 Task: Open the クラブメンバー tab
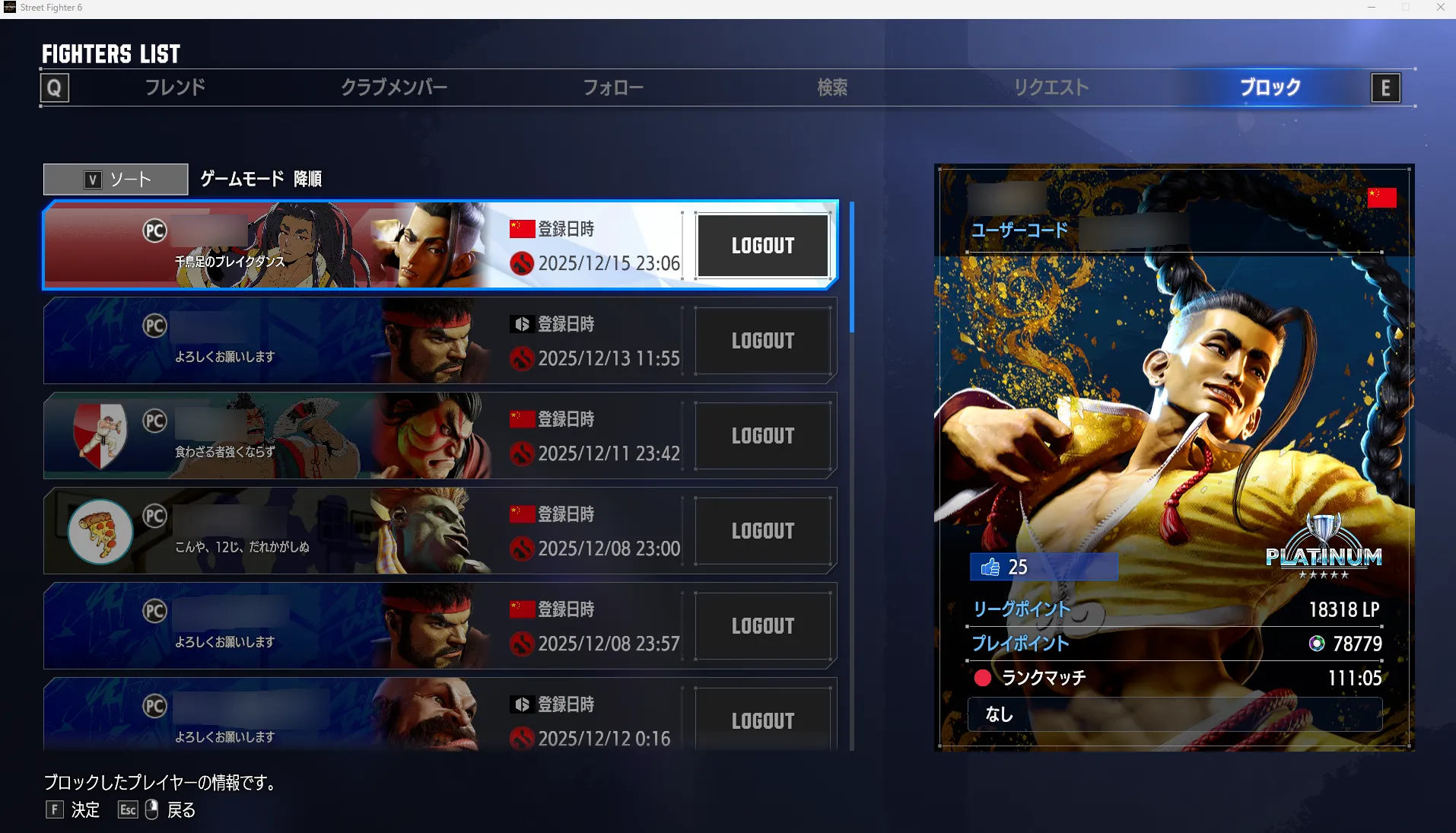point(393,87)
